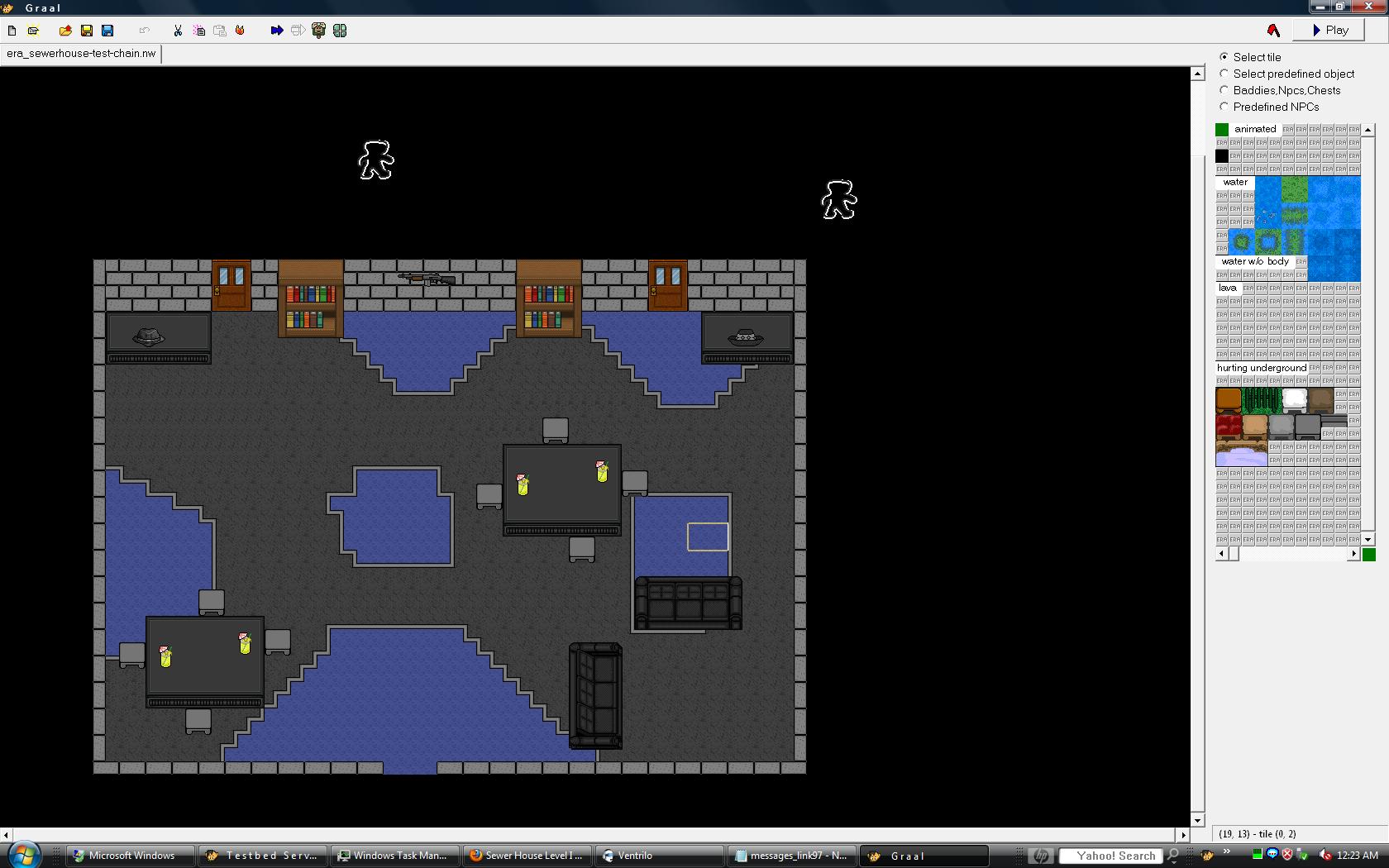Start playtesting with the Play button
The width and height of the screenshot is (1389, 868).
tap(1330, 31)
